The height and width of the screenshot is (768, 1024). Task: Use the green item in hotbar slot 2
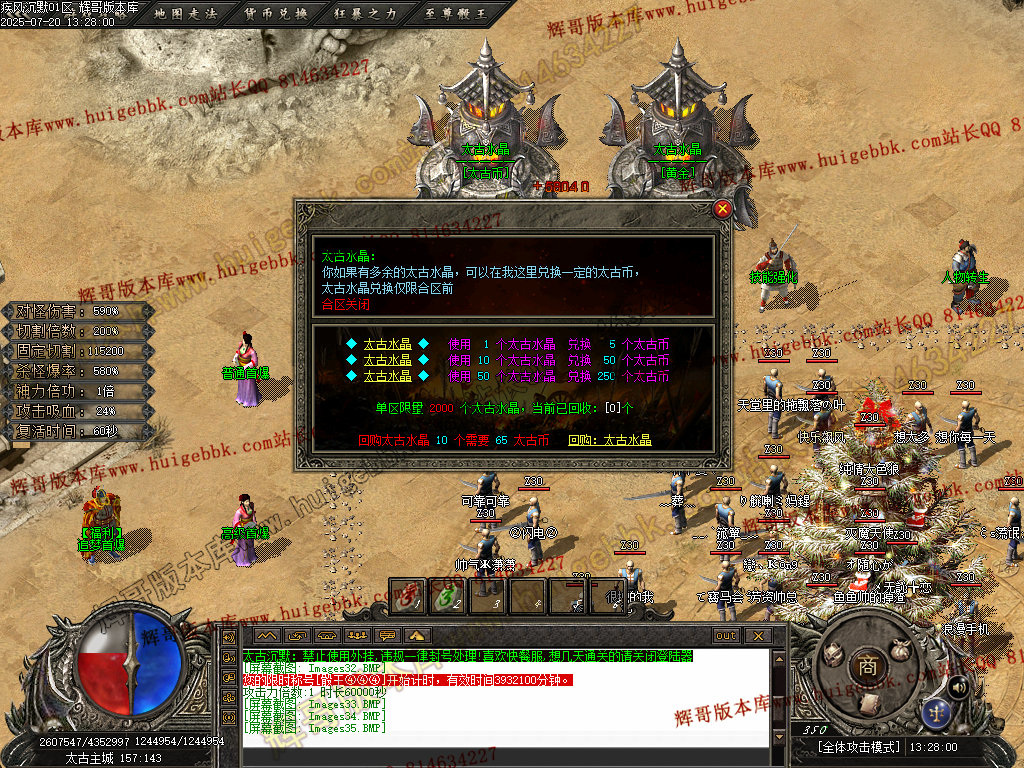445,597
